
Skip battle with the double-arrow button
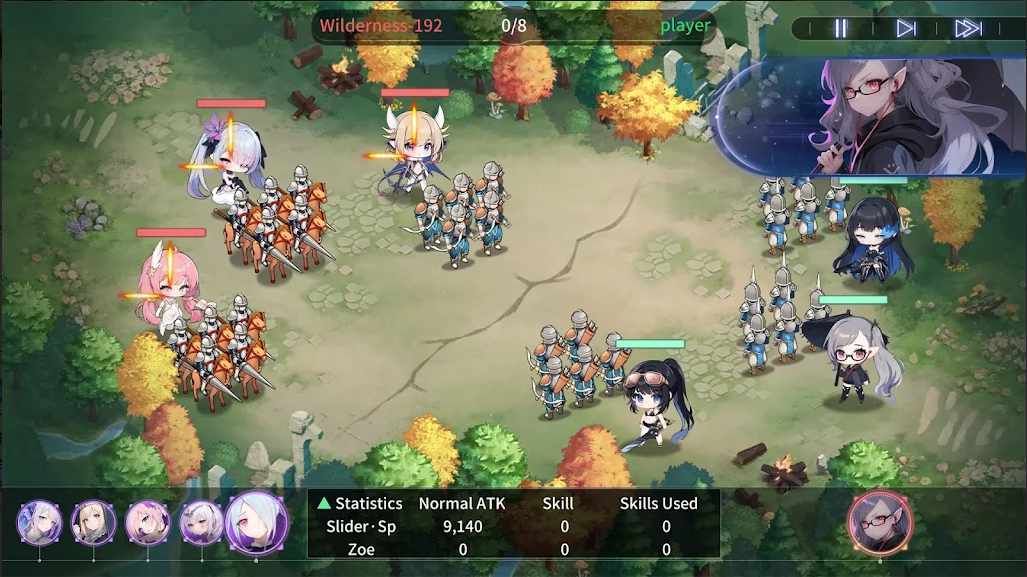pyautogui.click(x=968, y=28)
